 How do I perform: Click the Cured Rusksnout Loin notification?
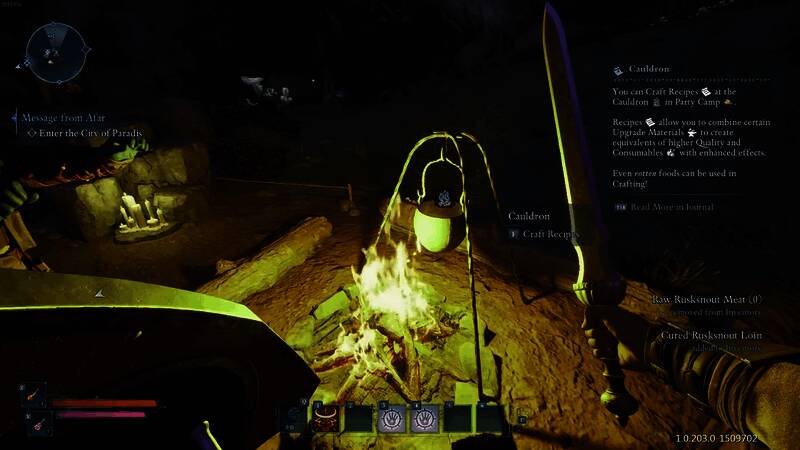point(711,336)
